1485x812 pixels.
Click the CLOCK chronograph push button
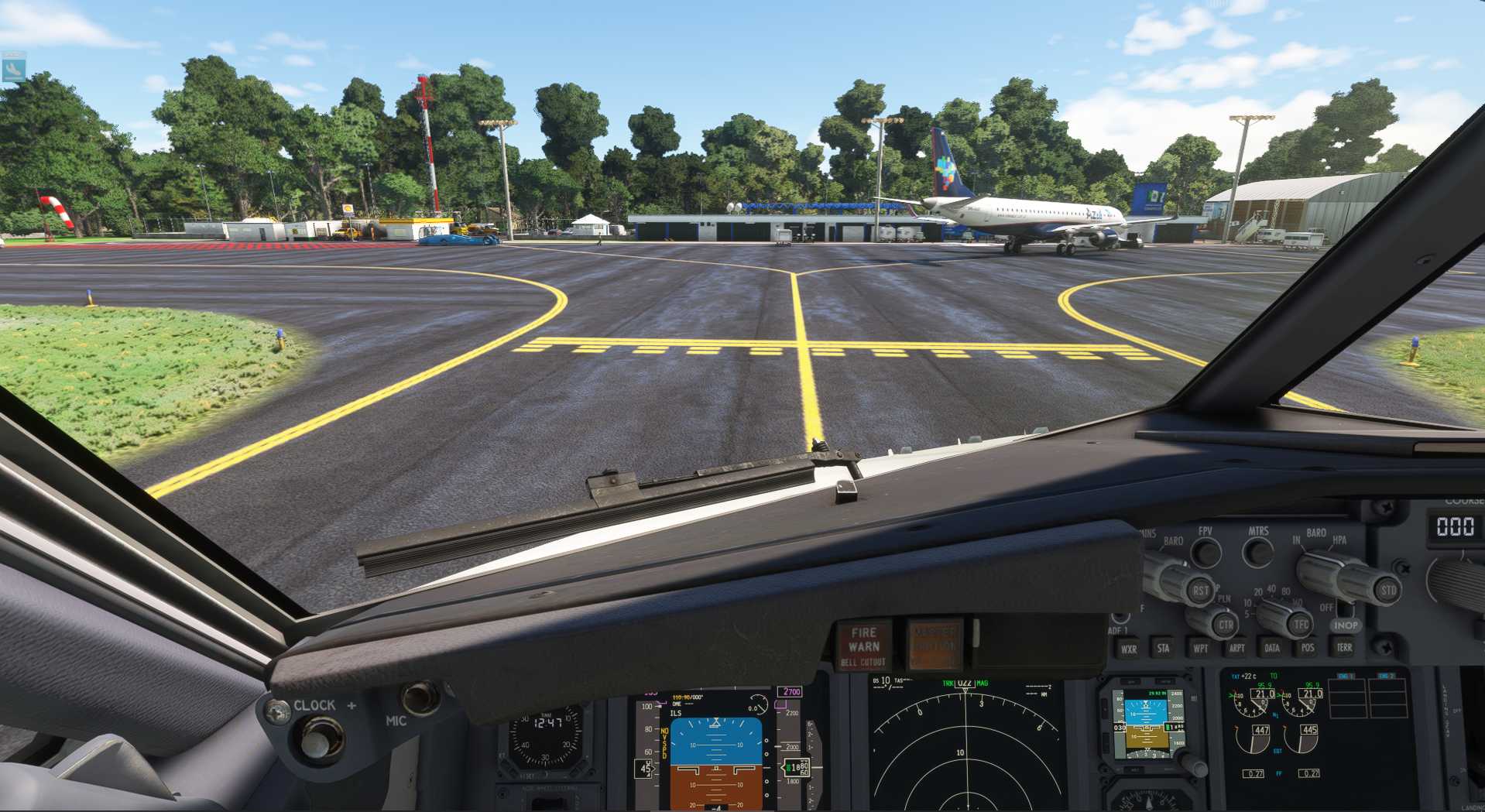(x=317, y=738)
